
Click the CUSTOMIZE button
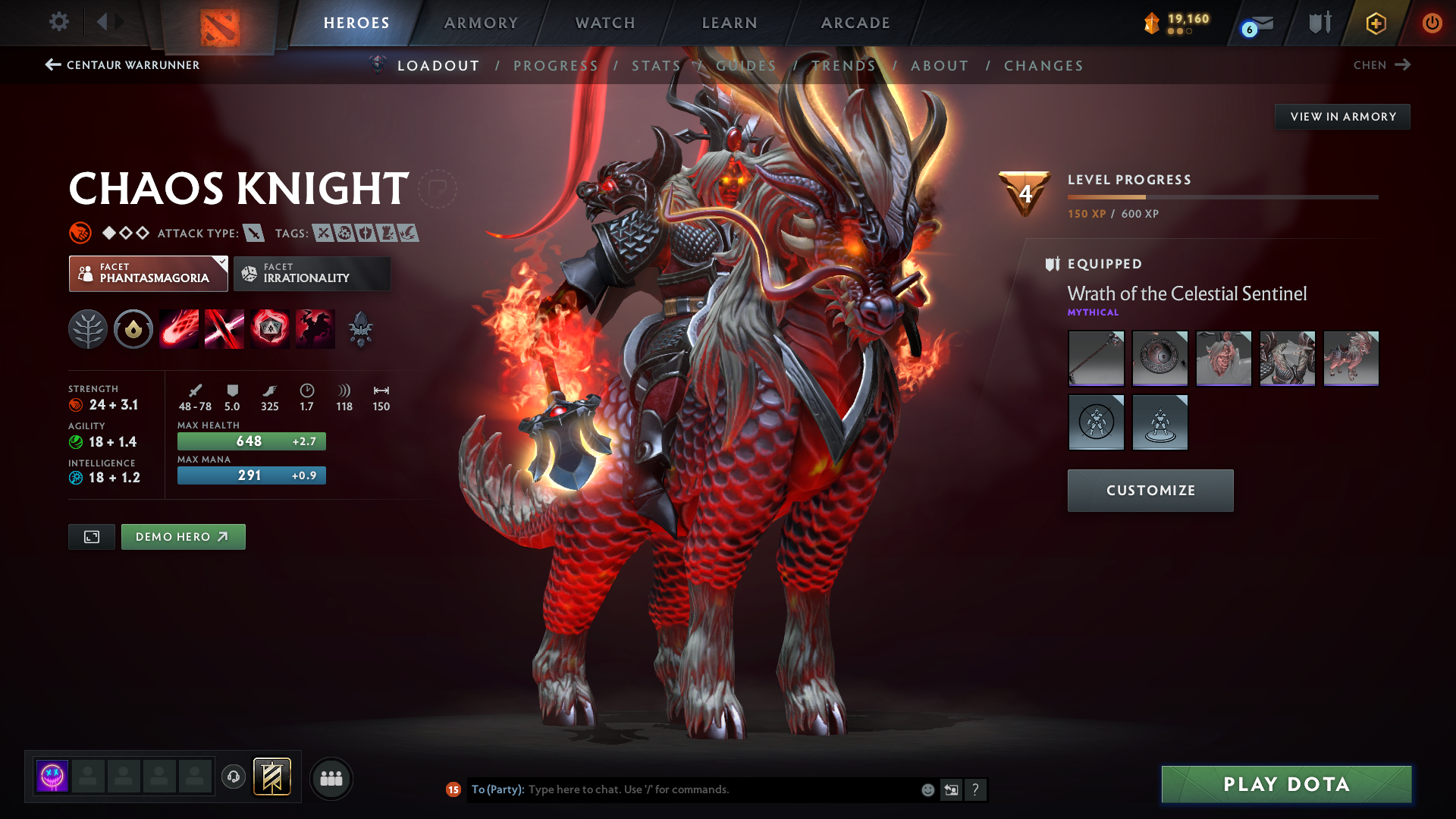pyautogui.click(x=1150, y=490)
